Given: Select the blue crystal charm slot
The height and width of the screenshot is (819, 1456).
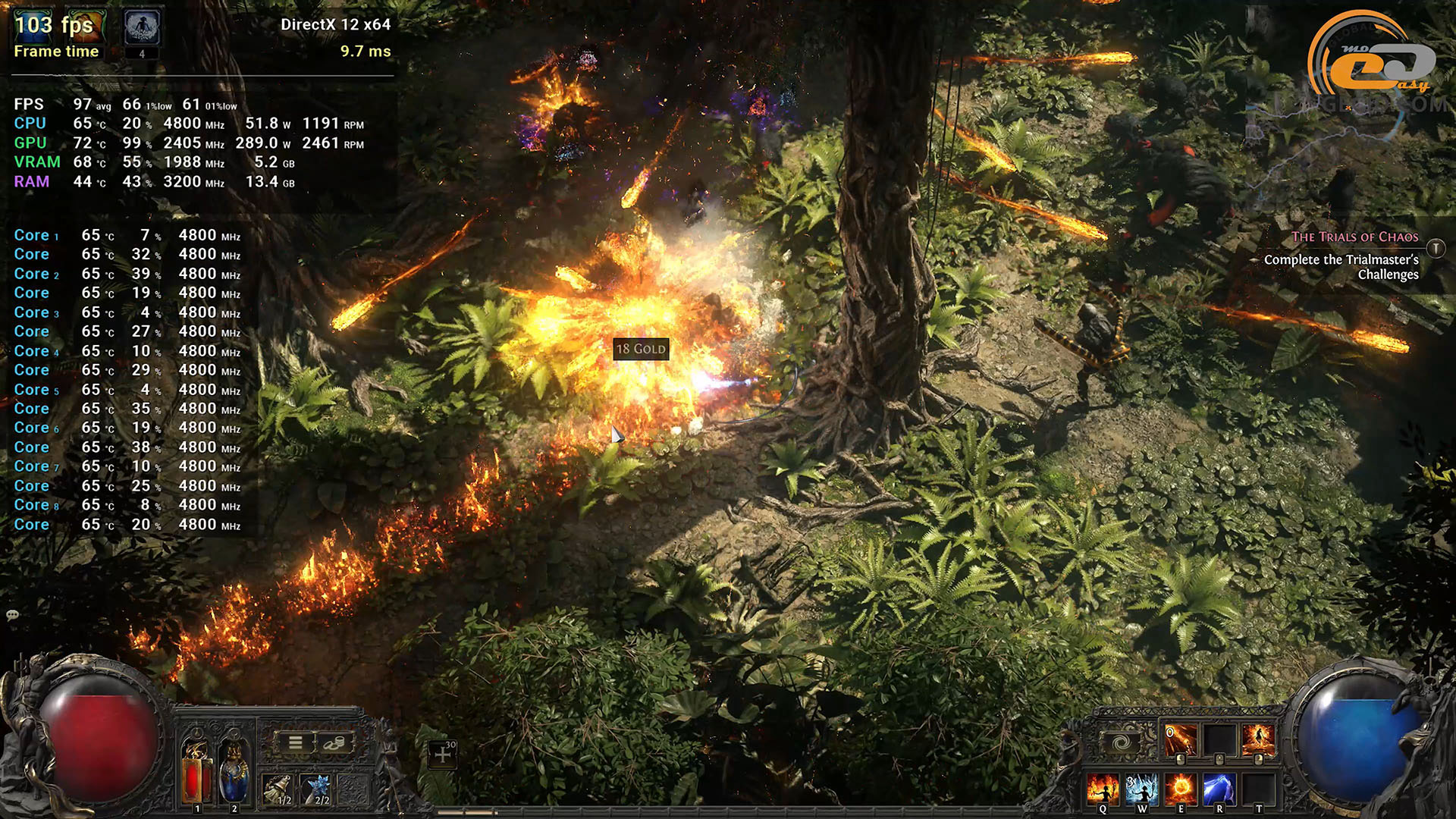Looking at the screenshot, I should click(316, 789).
